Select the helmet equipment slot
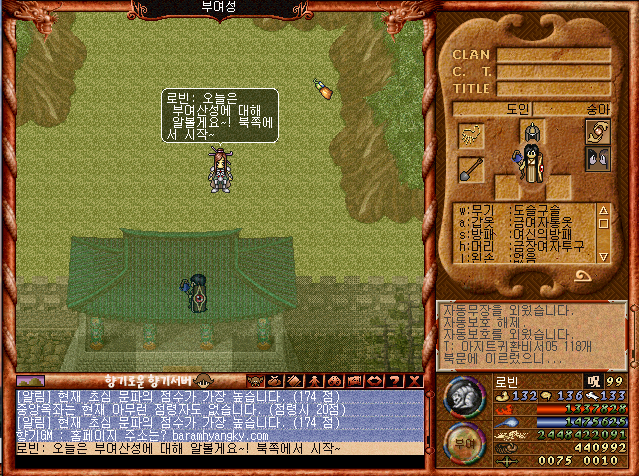This screenshot has height=476, width=639. pos(532,133)
